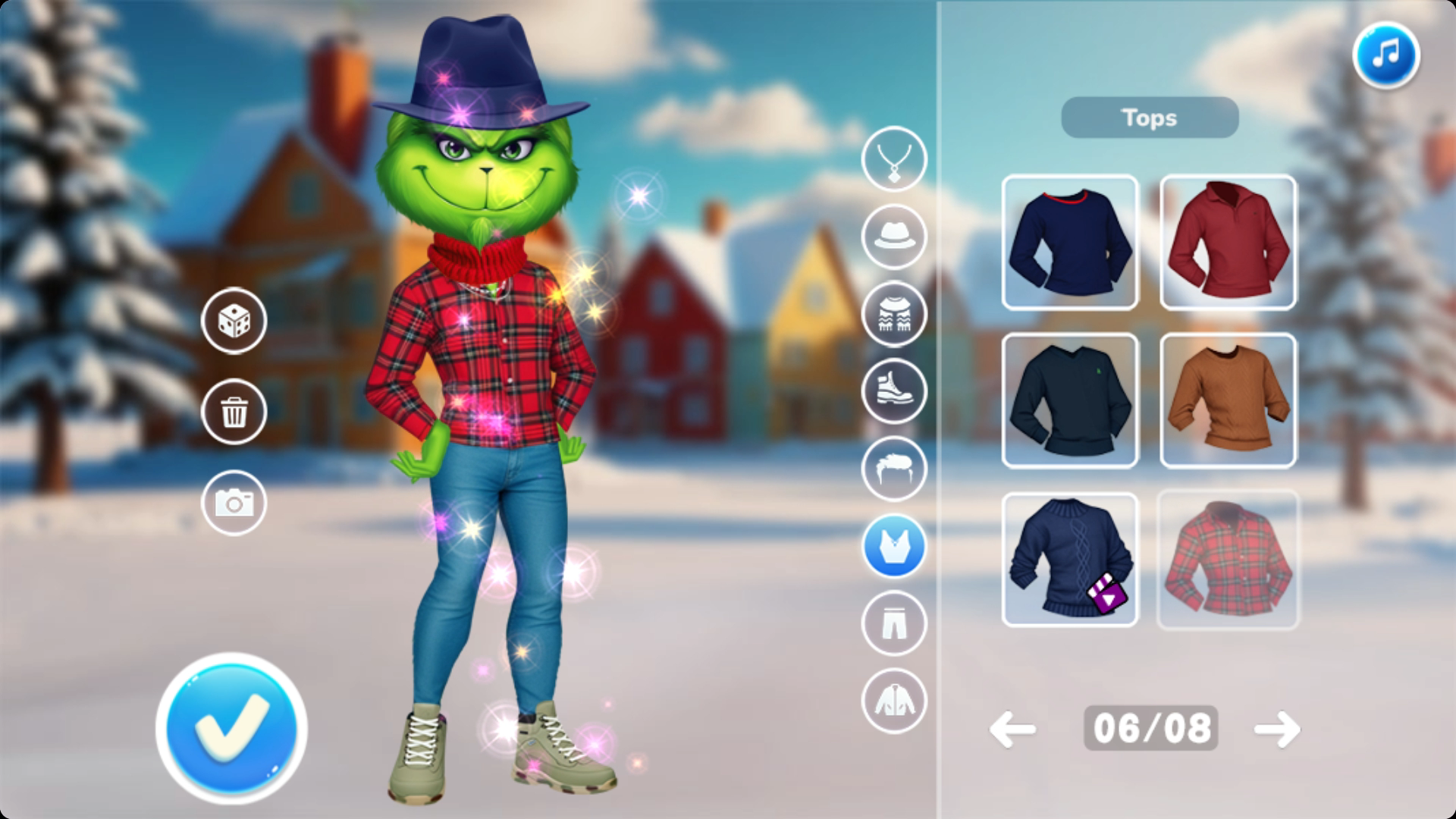Choose the navy sweater with red collar
1456x819 pixels.
(1069, 243)
